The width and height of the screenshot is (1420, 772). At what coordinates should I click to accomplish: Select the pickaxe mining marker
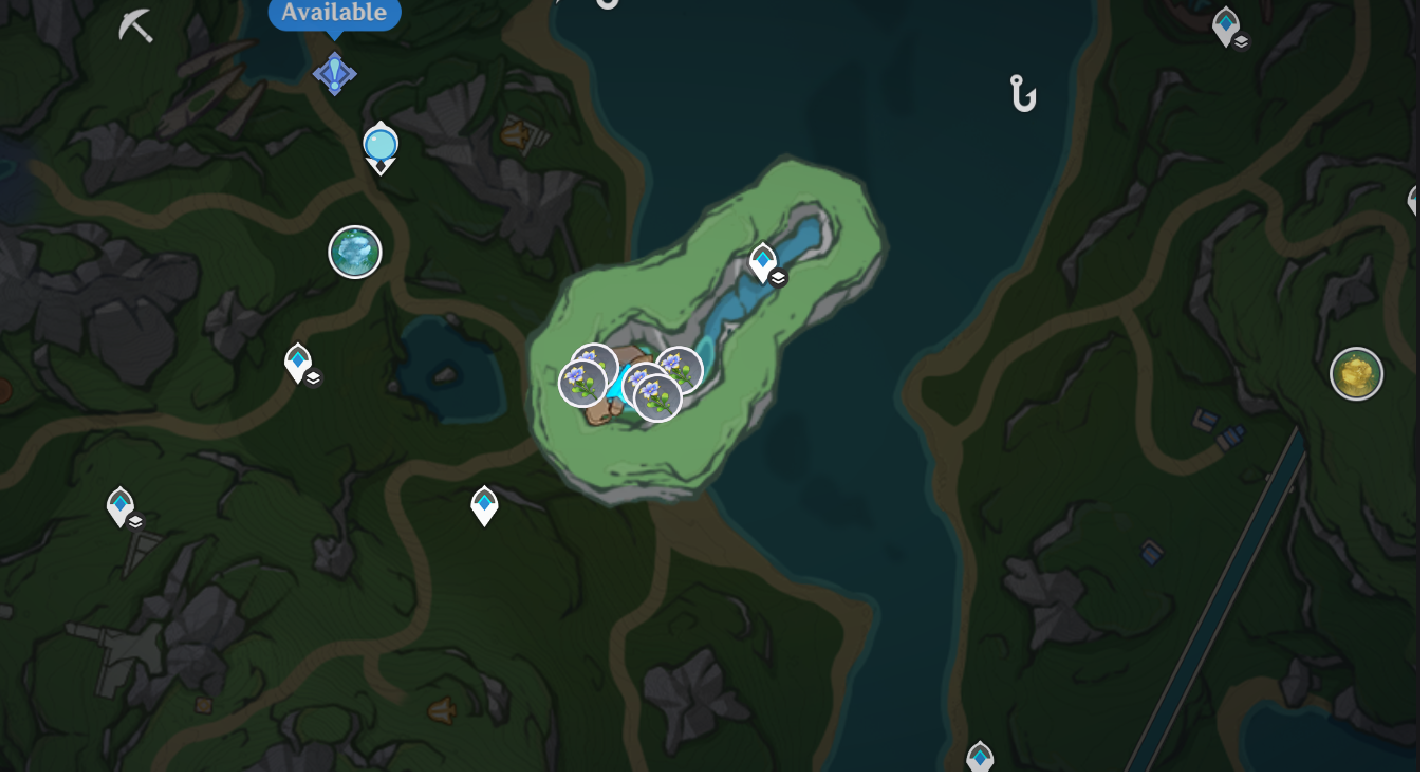(135, 26)
